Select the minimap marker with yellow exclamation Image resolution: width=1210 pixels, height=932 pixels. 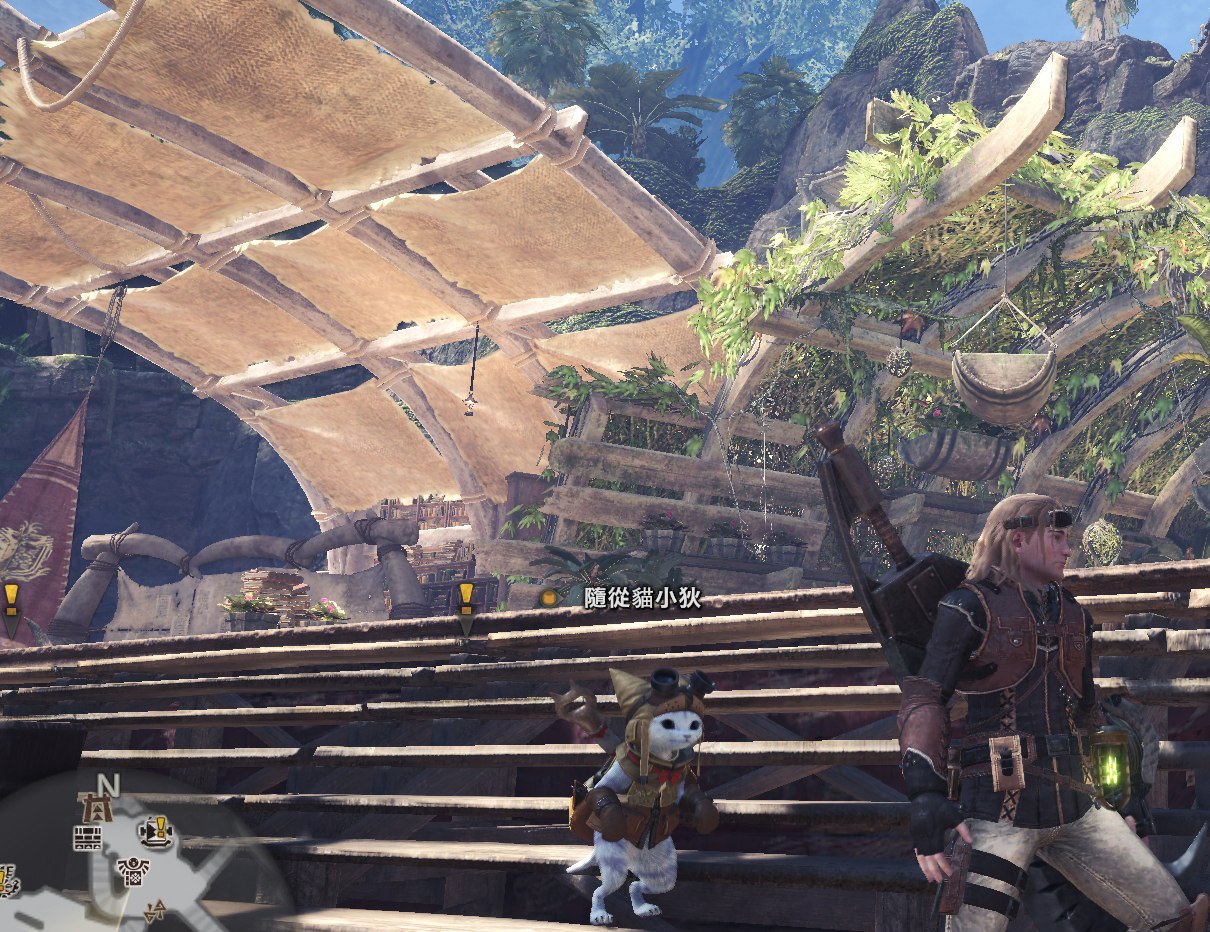click(156, 830)
